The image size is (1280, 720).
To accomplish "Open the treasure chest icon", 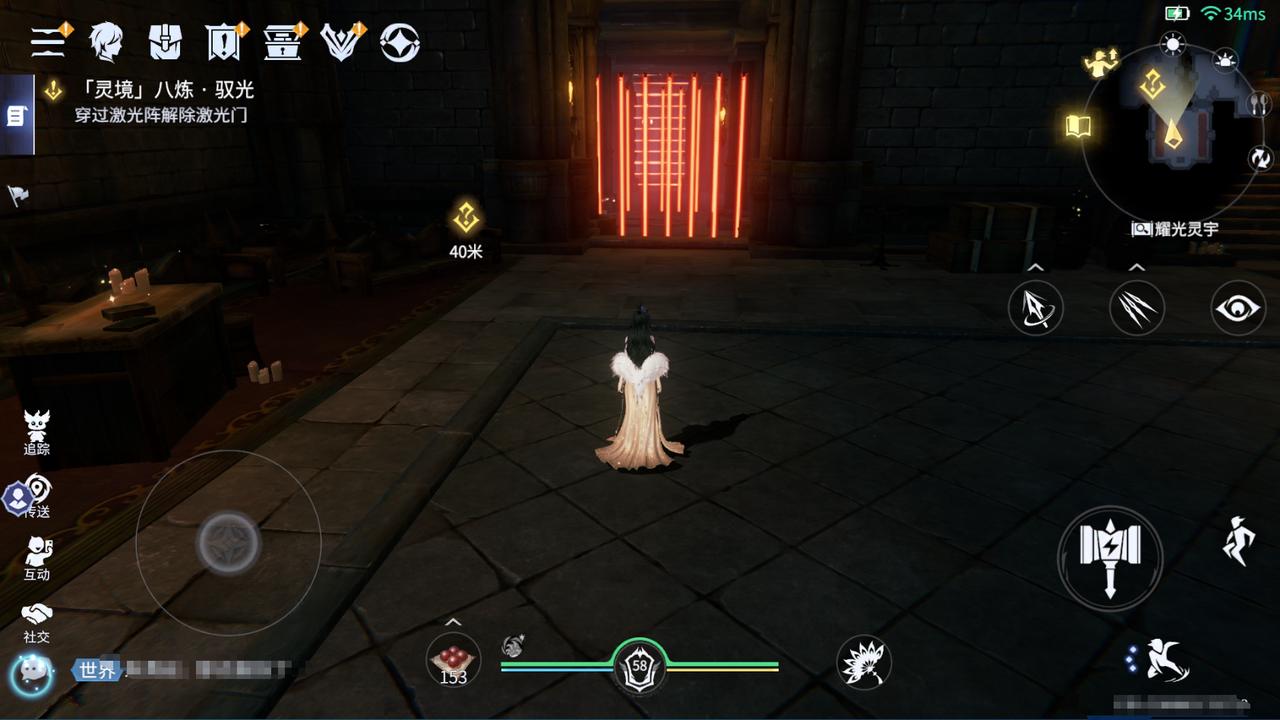I will 283,42.
